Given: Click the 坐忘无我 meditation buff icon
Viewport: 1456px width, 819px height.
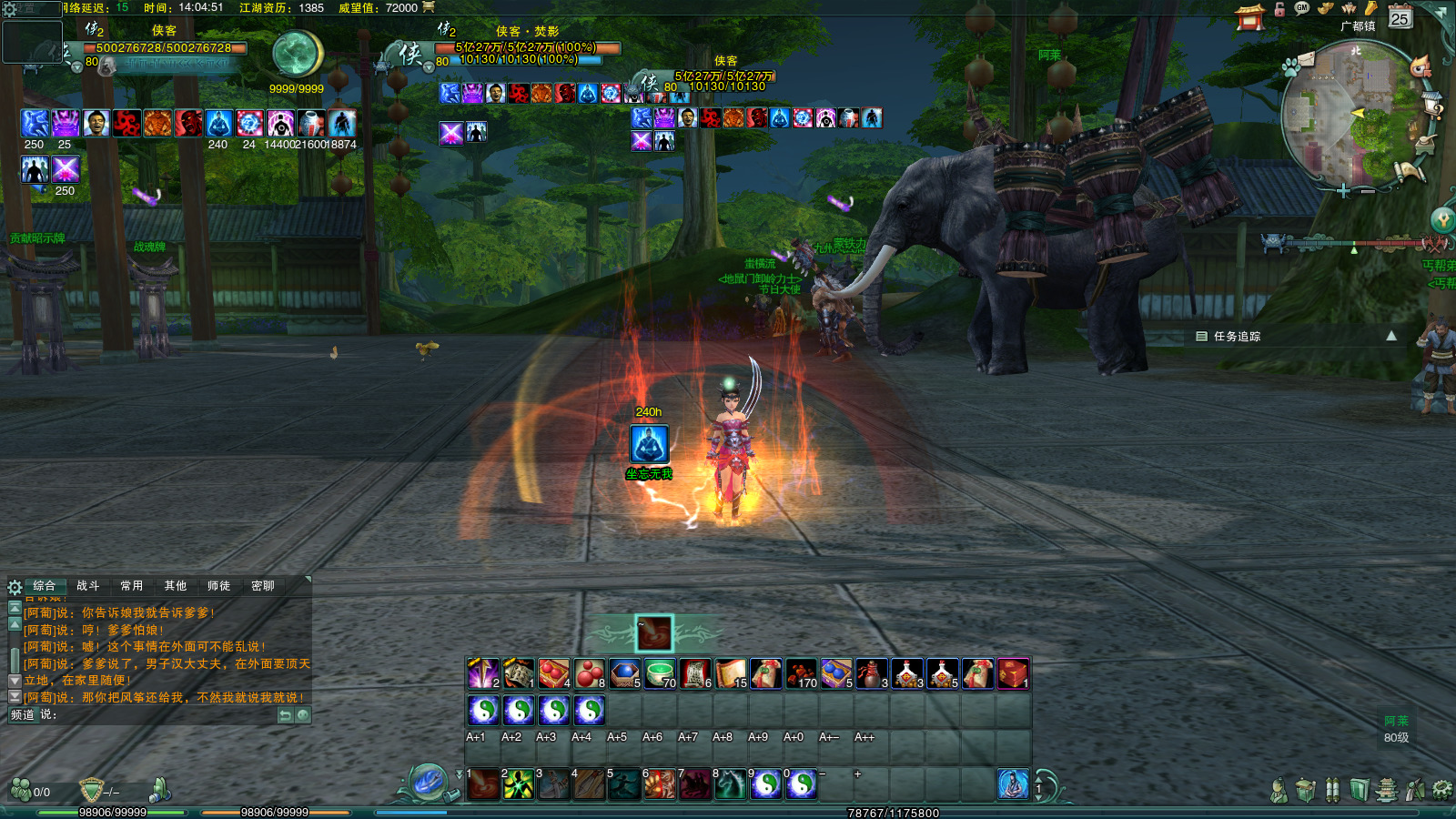Looking at the screenshot, I should point(649,444).
